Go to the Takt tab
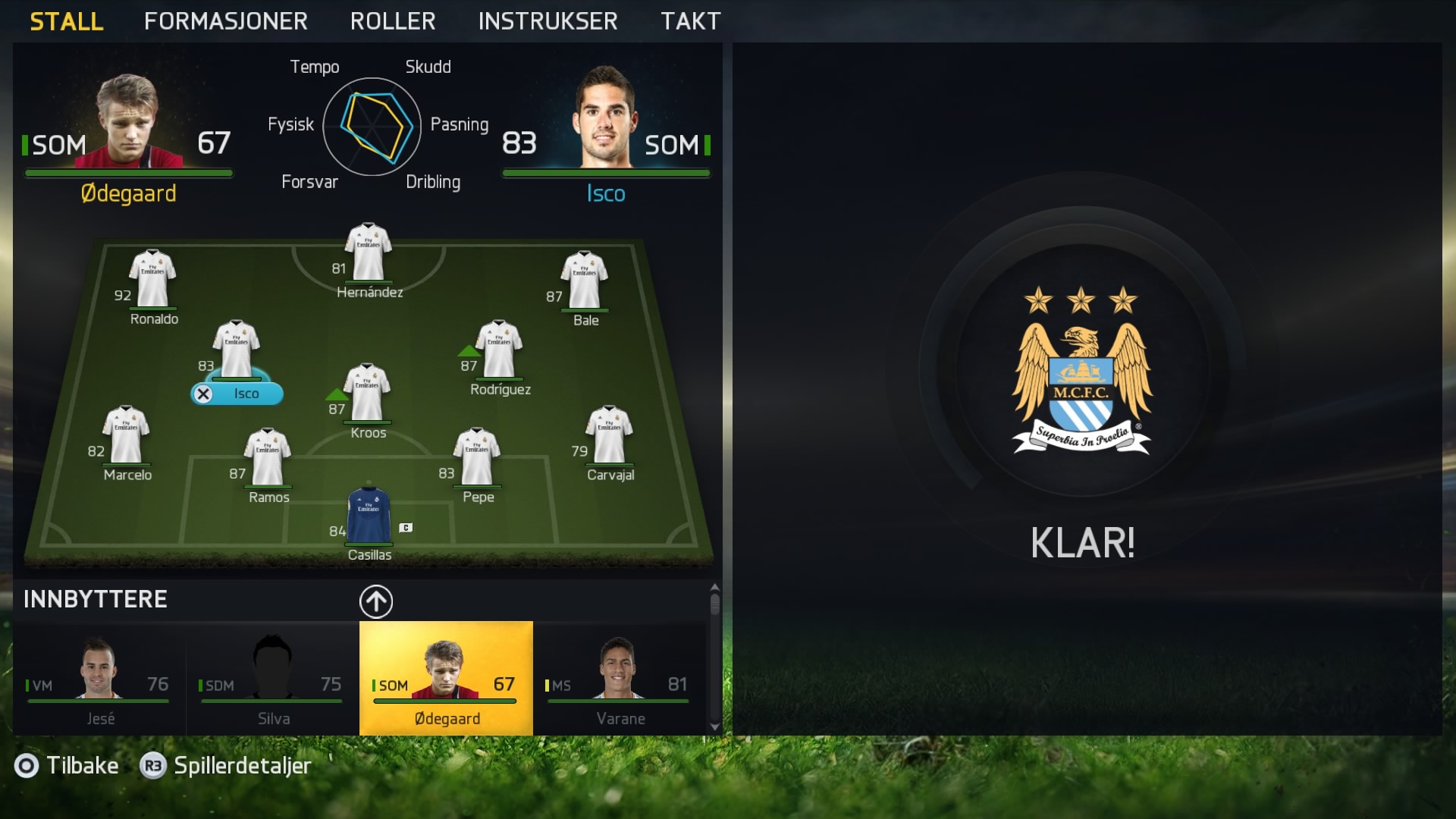Viewport: 1456px width, 819px height. click(x=690, y=21)
